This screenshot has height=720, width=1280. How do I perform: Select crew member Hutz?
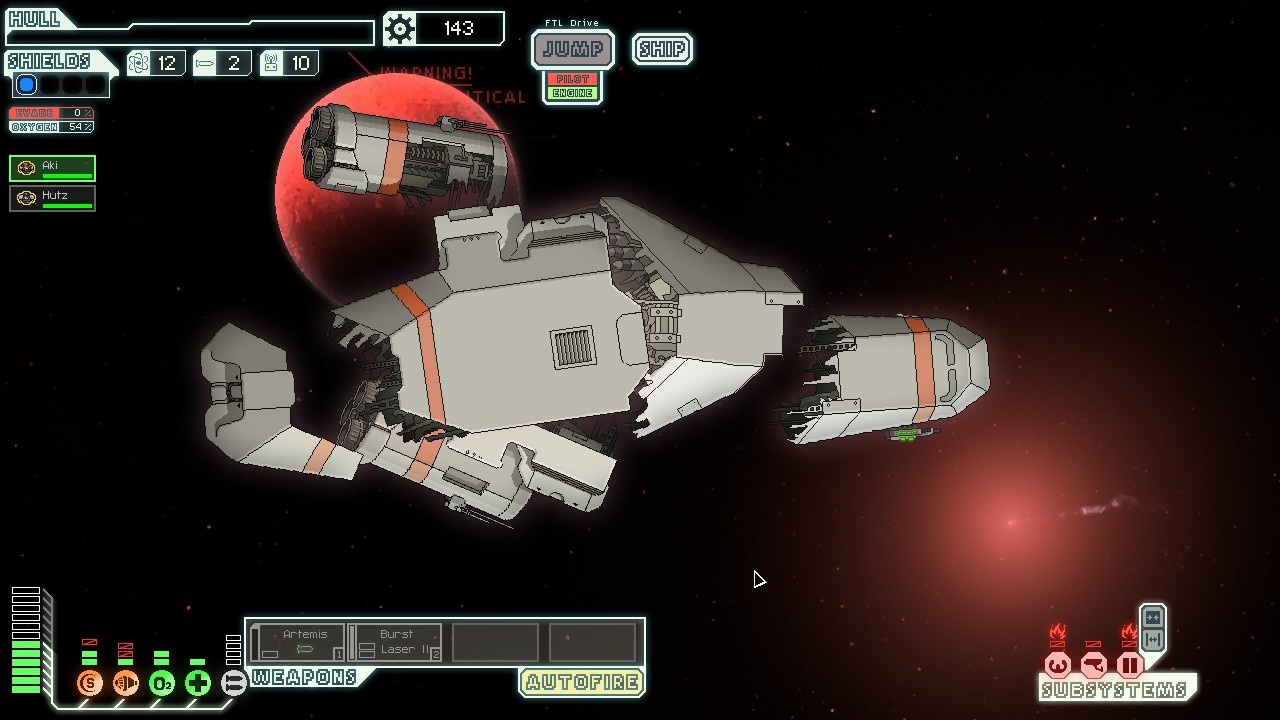53,198
